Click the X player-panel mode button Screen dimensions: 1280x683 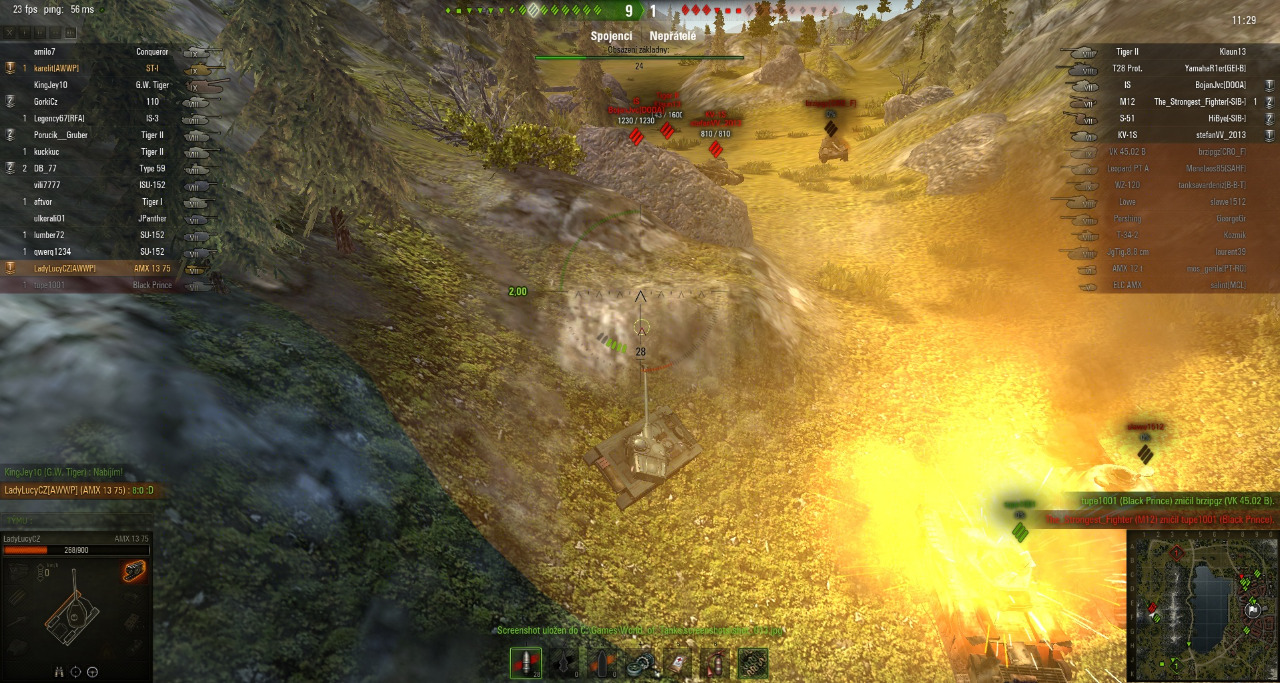coord(11,33)
